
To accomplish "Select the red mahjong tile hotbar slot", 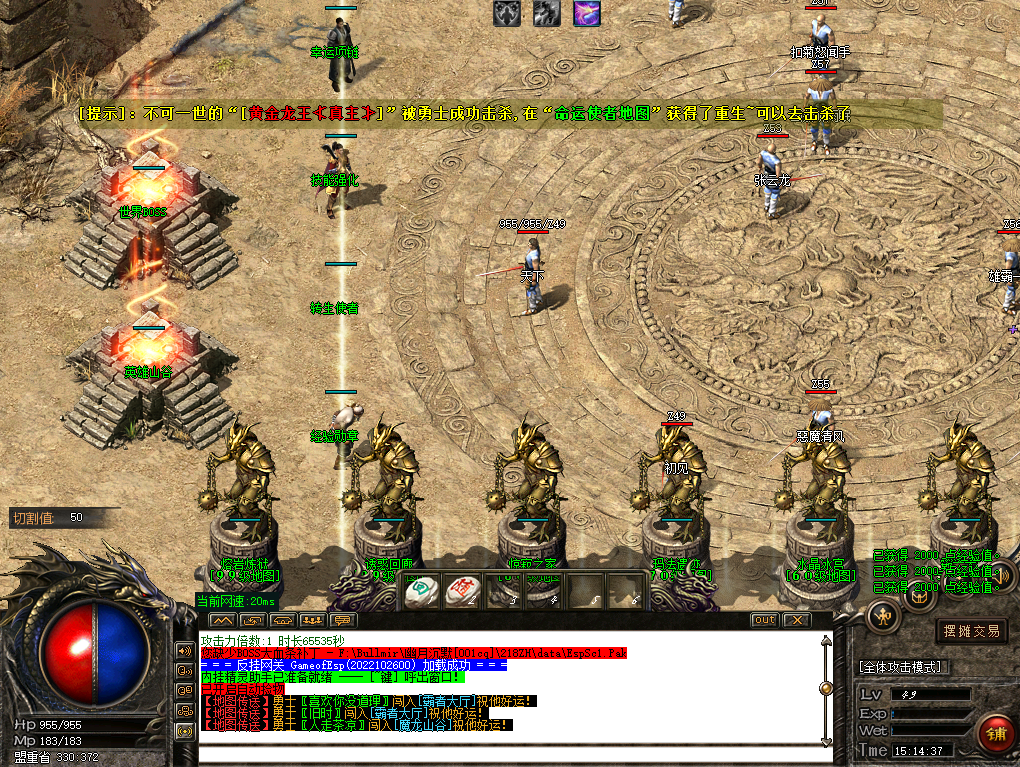I will tap(461, 591).
